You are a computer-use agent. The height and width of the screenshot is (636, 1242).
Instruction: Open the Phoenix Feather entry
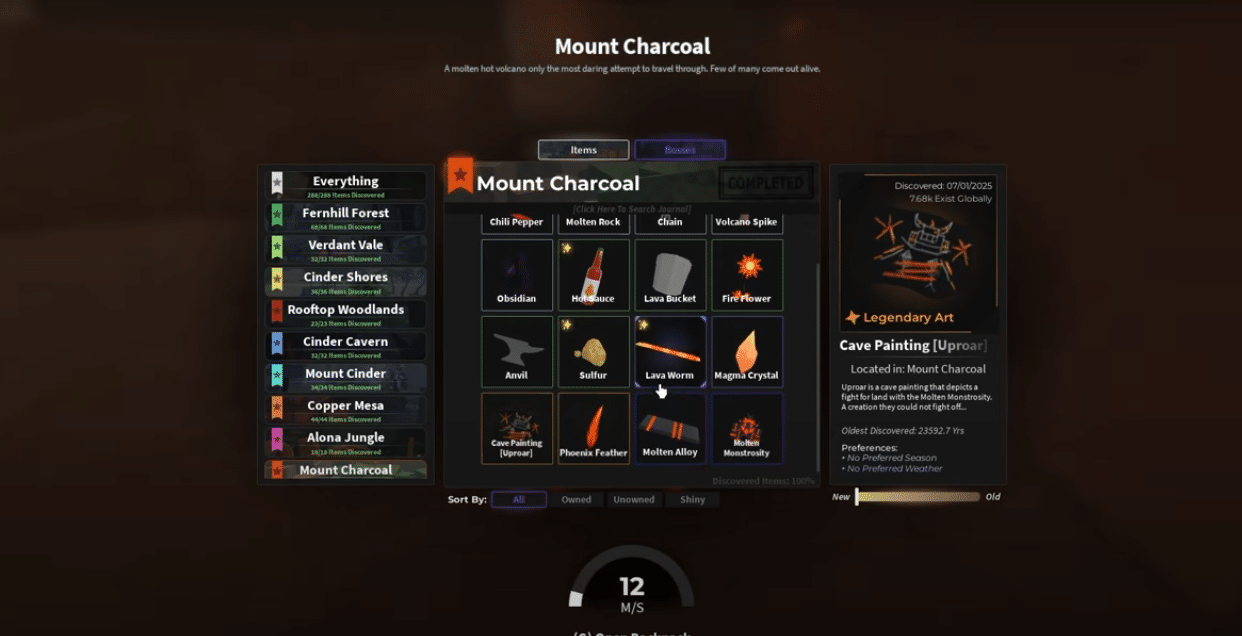(594, 429)
